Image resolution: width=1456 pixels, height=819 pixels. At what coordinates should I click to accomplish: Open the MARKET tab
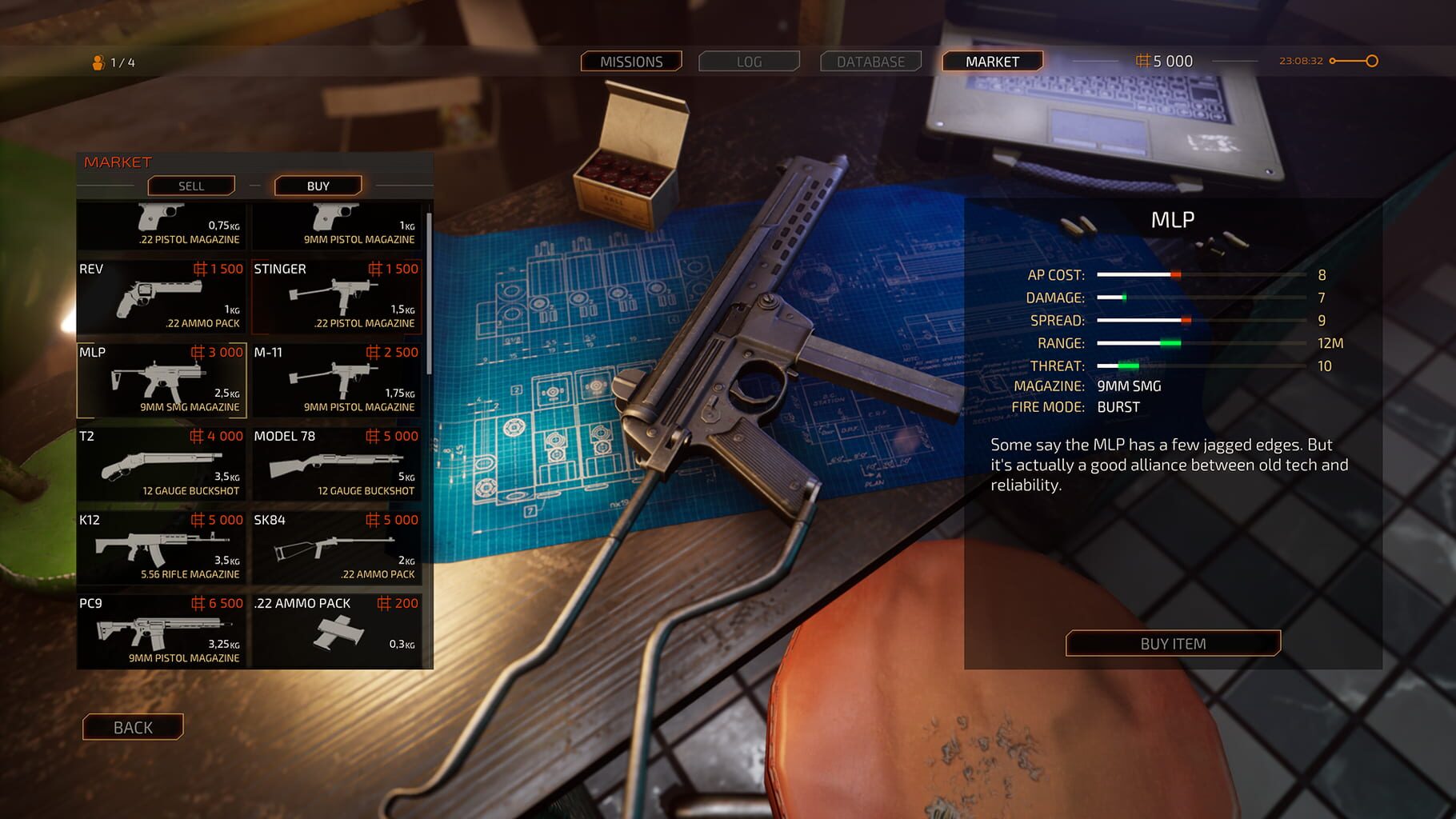click(992, 61)
